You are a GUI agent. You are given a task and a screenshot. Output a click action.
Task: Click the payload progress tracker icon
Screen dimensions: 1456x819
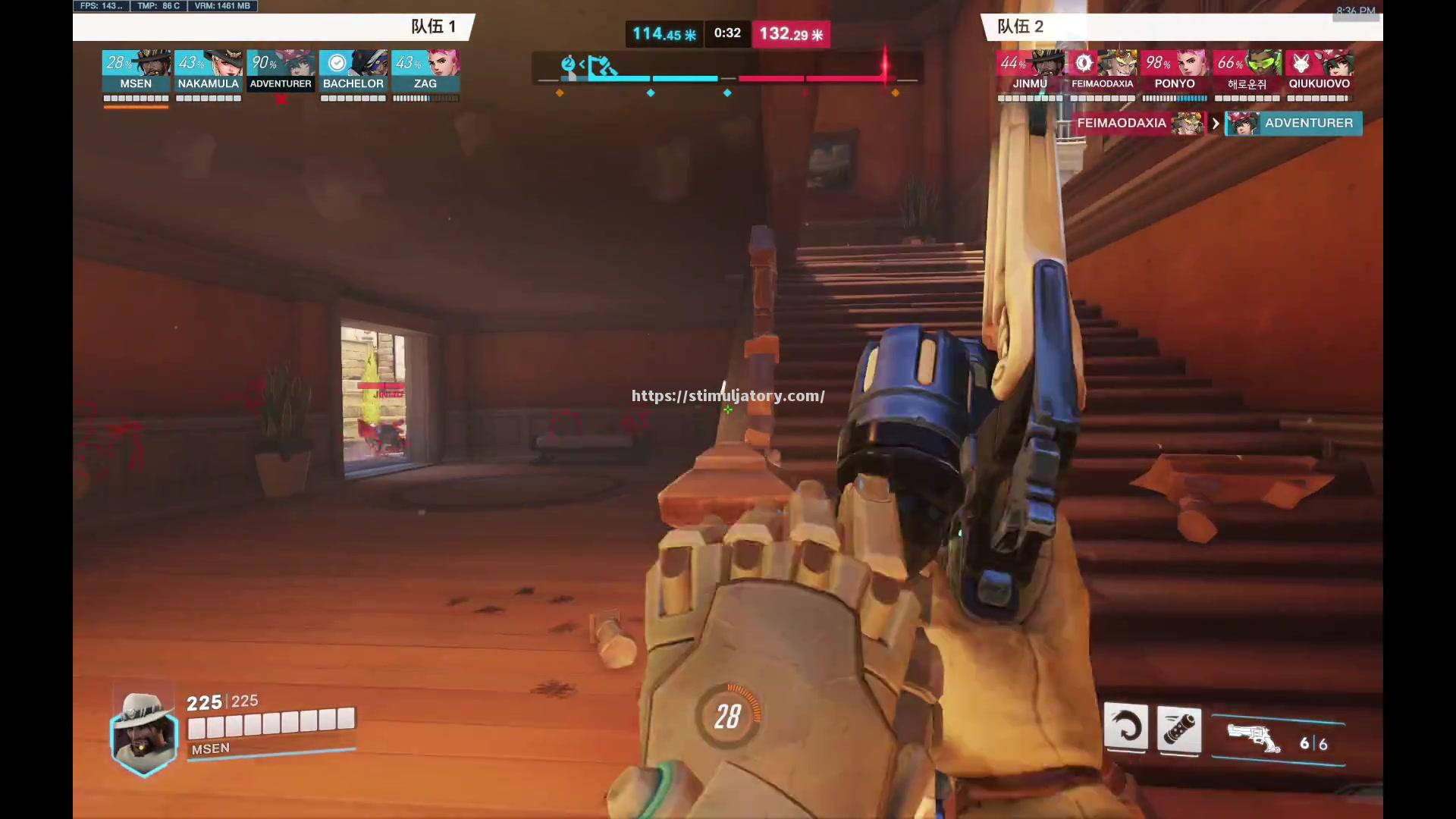601,67
